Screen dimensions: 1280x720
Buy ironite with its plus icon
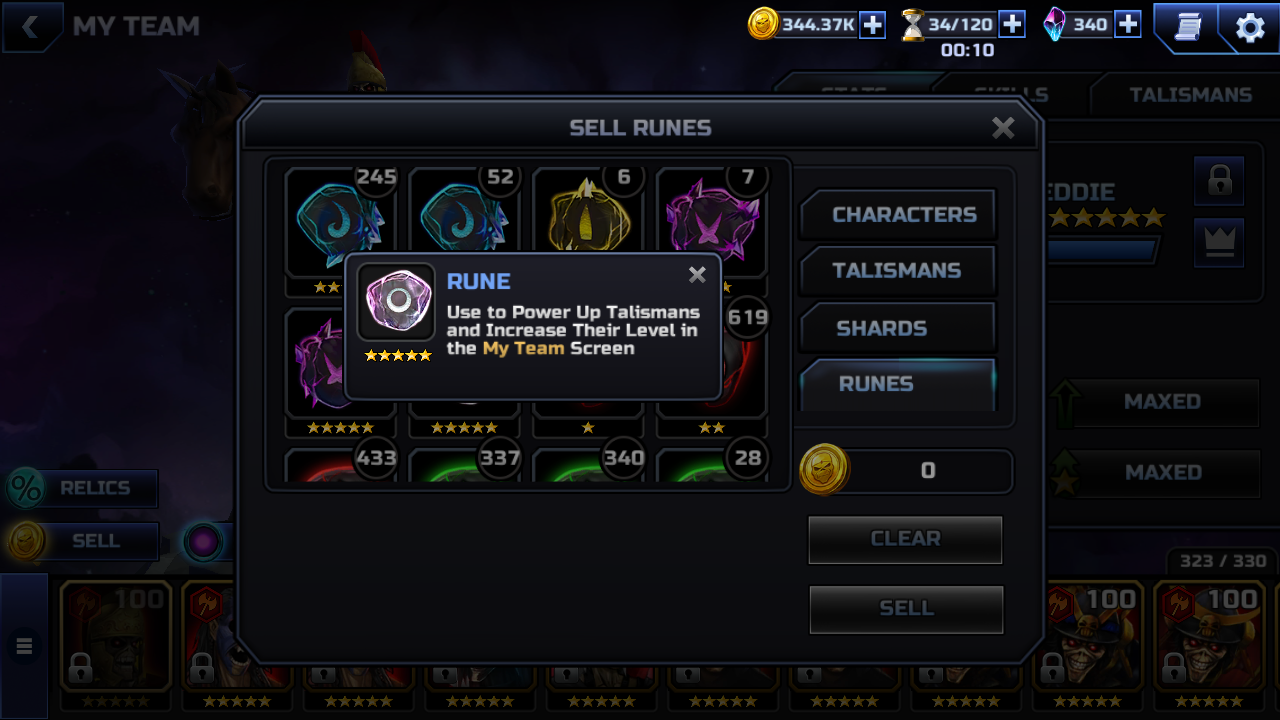click(x=1127, y=23)
